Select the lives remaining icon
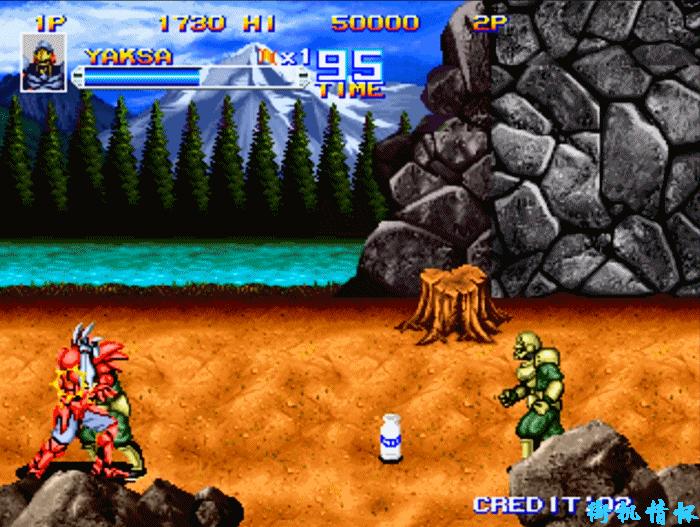This screenshot has height=527, width=700. (x=268, y=57)
